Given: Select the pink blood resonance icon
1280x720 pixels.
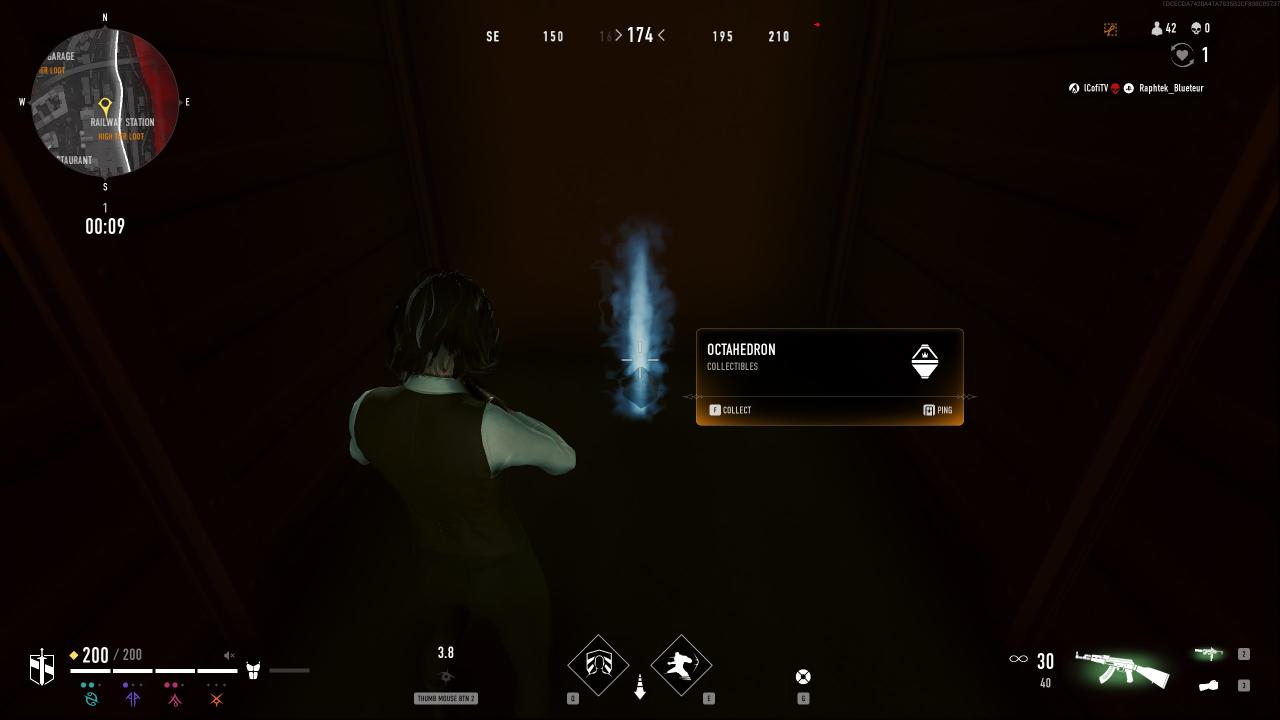Looking at the screenshot, I should coord(175,699).
